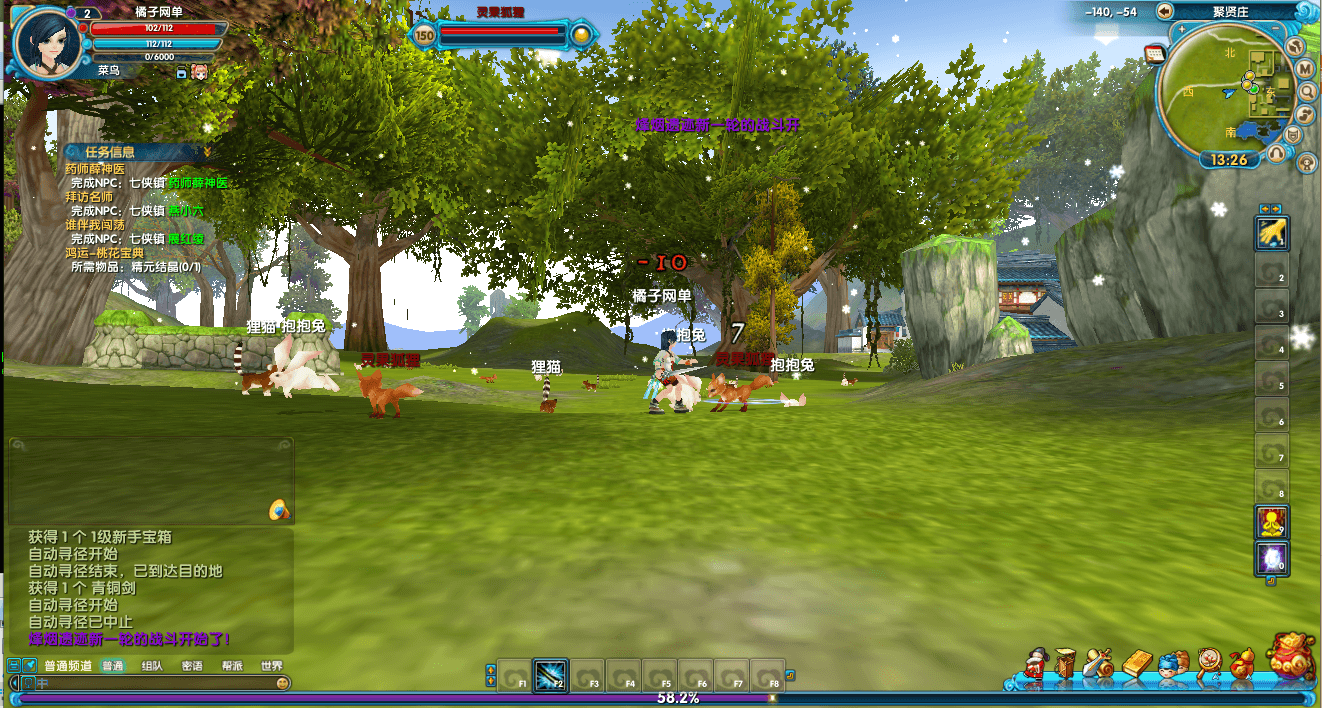Viewport: 1322px width, 708px height.
Task: Open the gourd item icon
Action: (x=1241, y=664)
